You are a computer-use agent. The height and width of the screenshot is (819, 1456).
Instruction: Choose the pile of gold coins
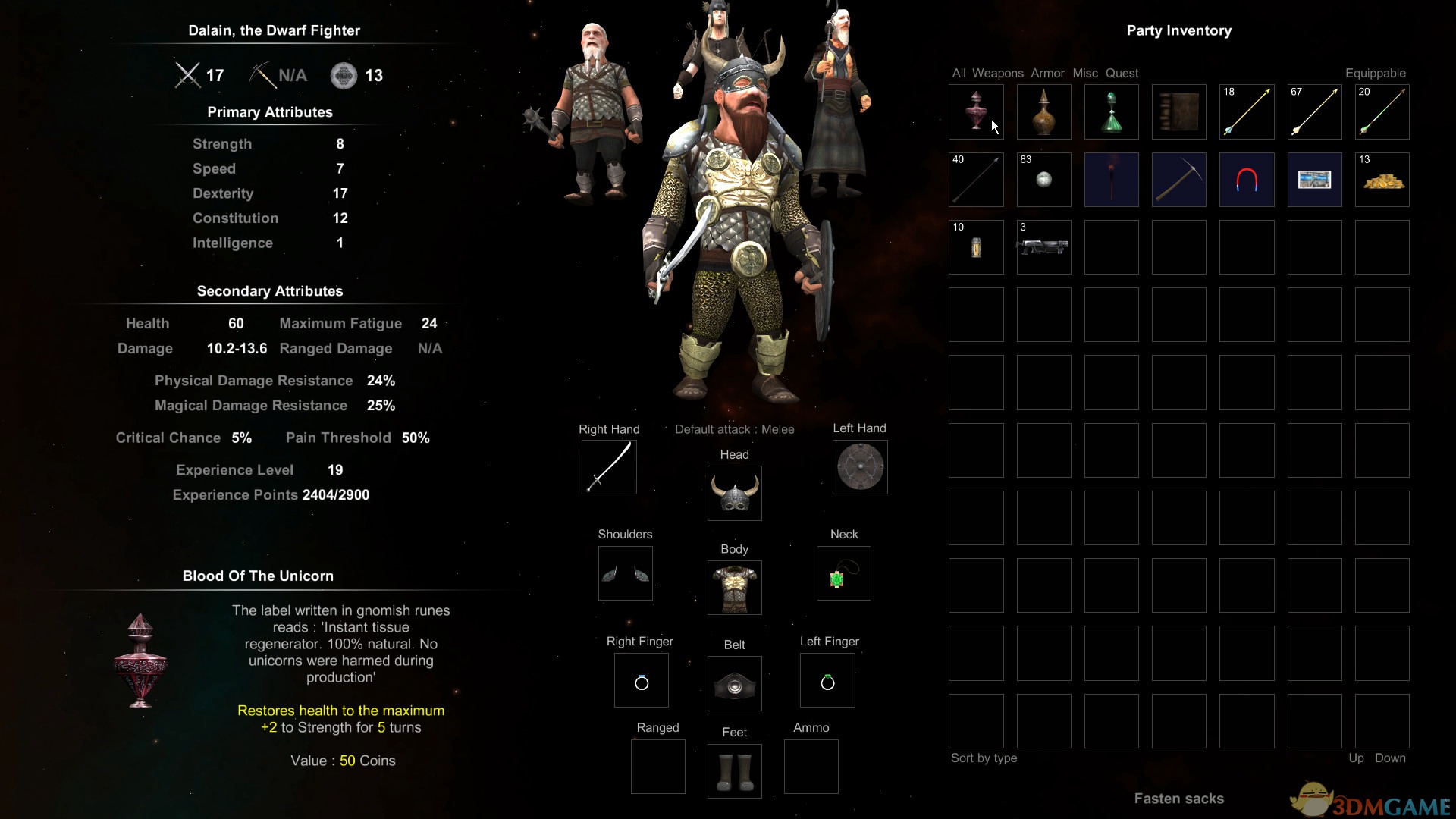pyautogui.click(x=1382, y=180)
